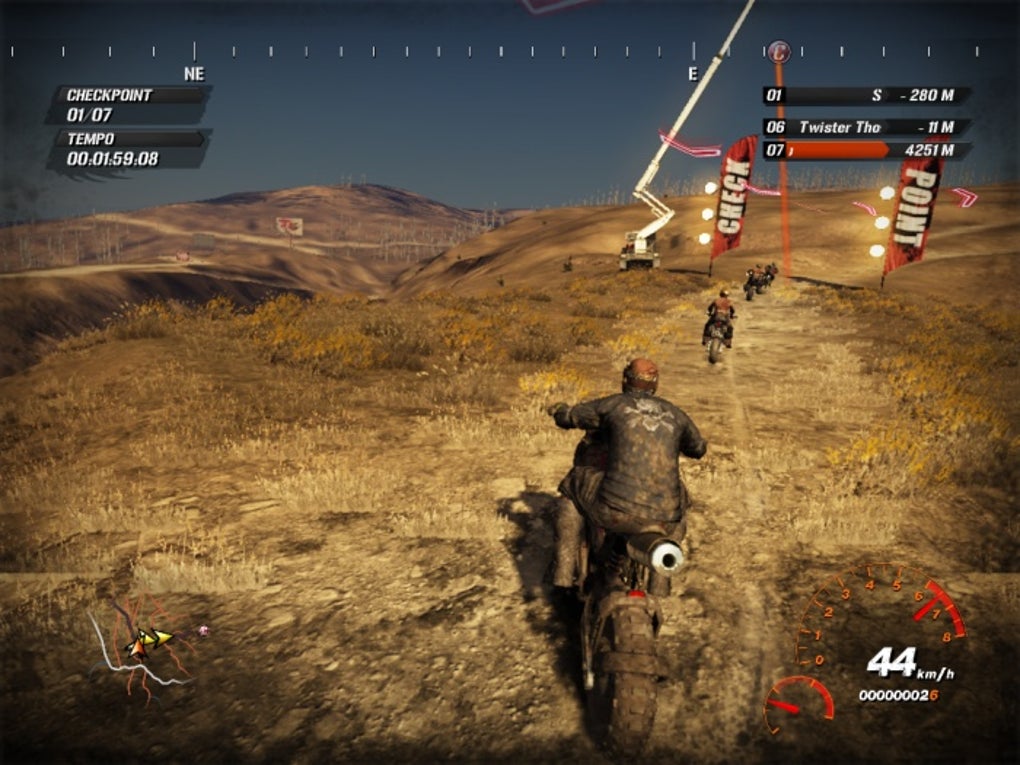Click the orange seventh-place player row
This screenshot has height=765, width=1020.
(x=866, y=151)
